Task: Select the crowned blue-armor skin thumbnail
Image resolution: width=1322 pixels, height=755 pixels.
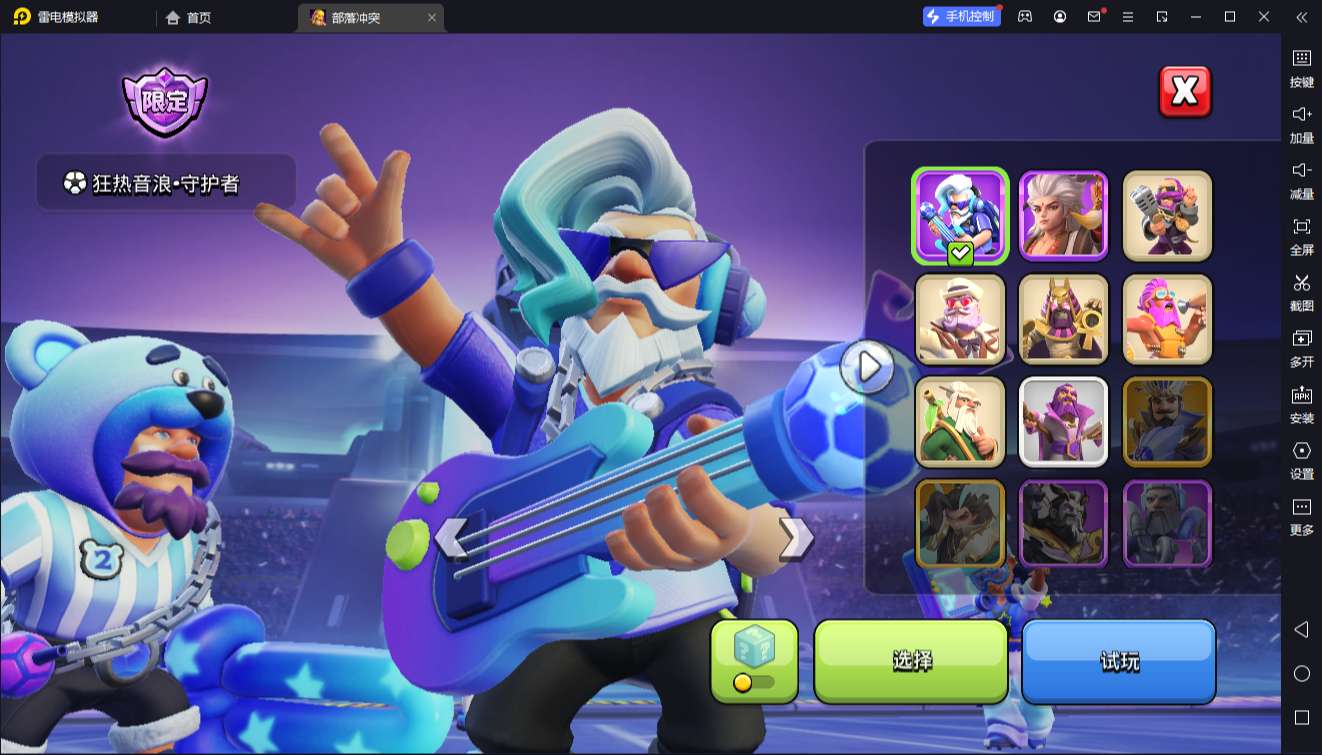Action: tap(1167, 421)
